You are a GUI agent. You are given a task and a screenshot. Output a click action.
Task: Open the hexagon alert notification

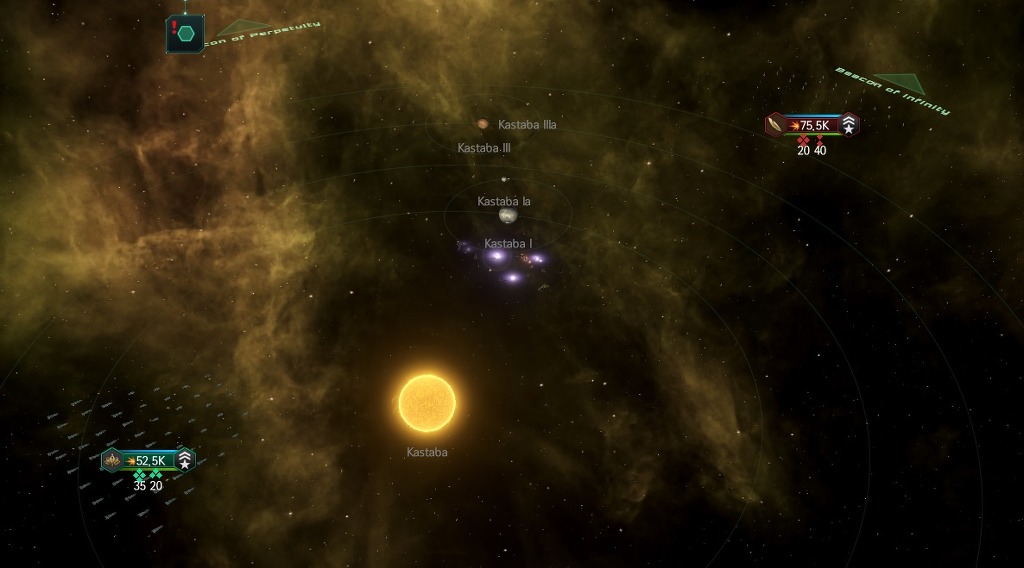click(x=186, y=33)
